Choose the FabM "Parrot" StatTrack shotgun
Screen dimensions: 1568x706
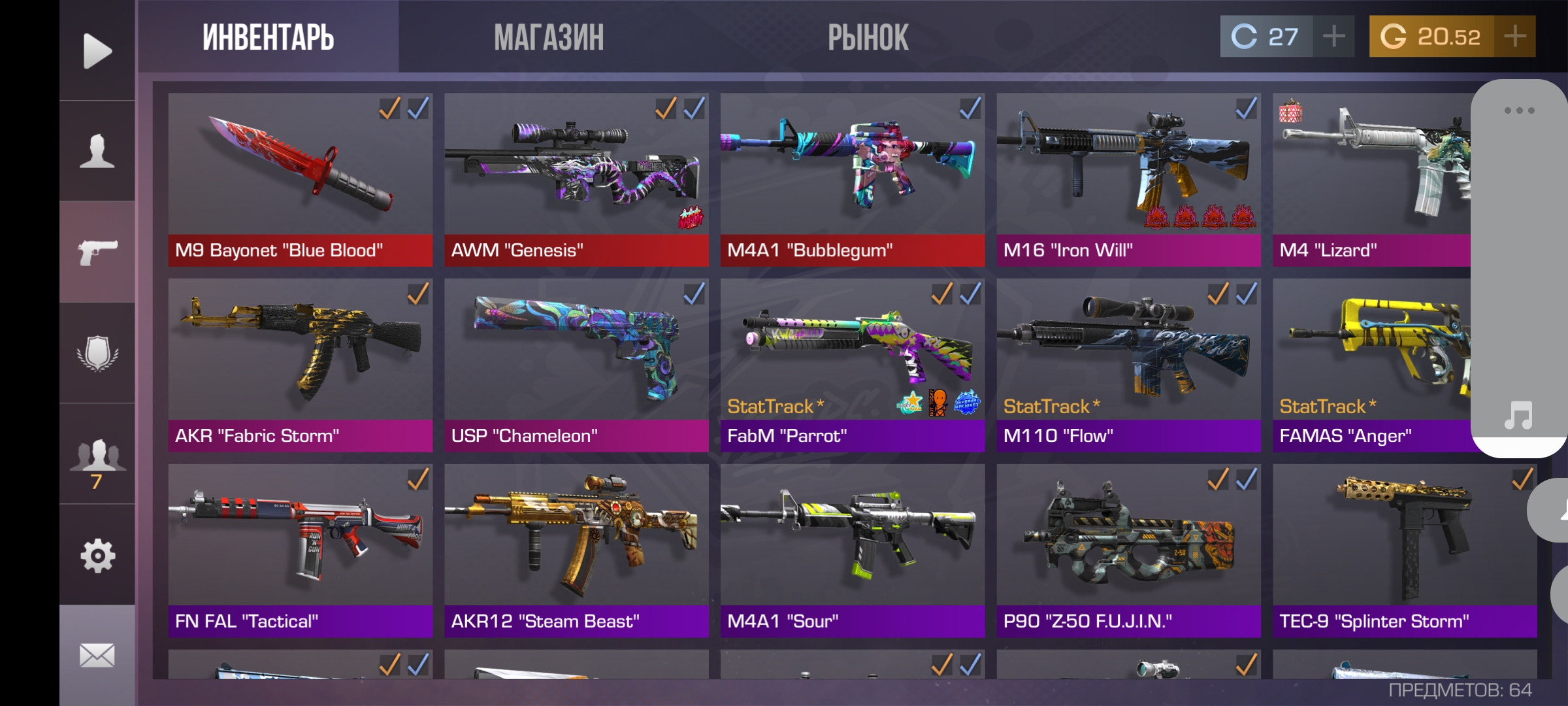pyautogui.click(x=852, y=365)
